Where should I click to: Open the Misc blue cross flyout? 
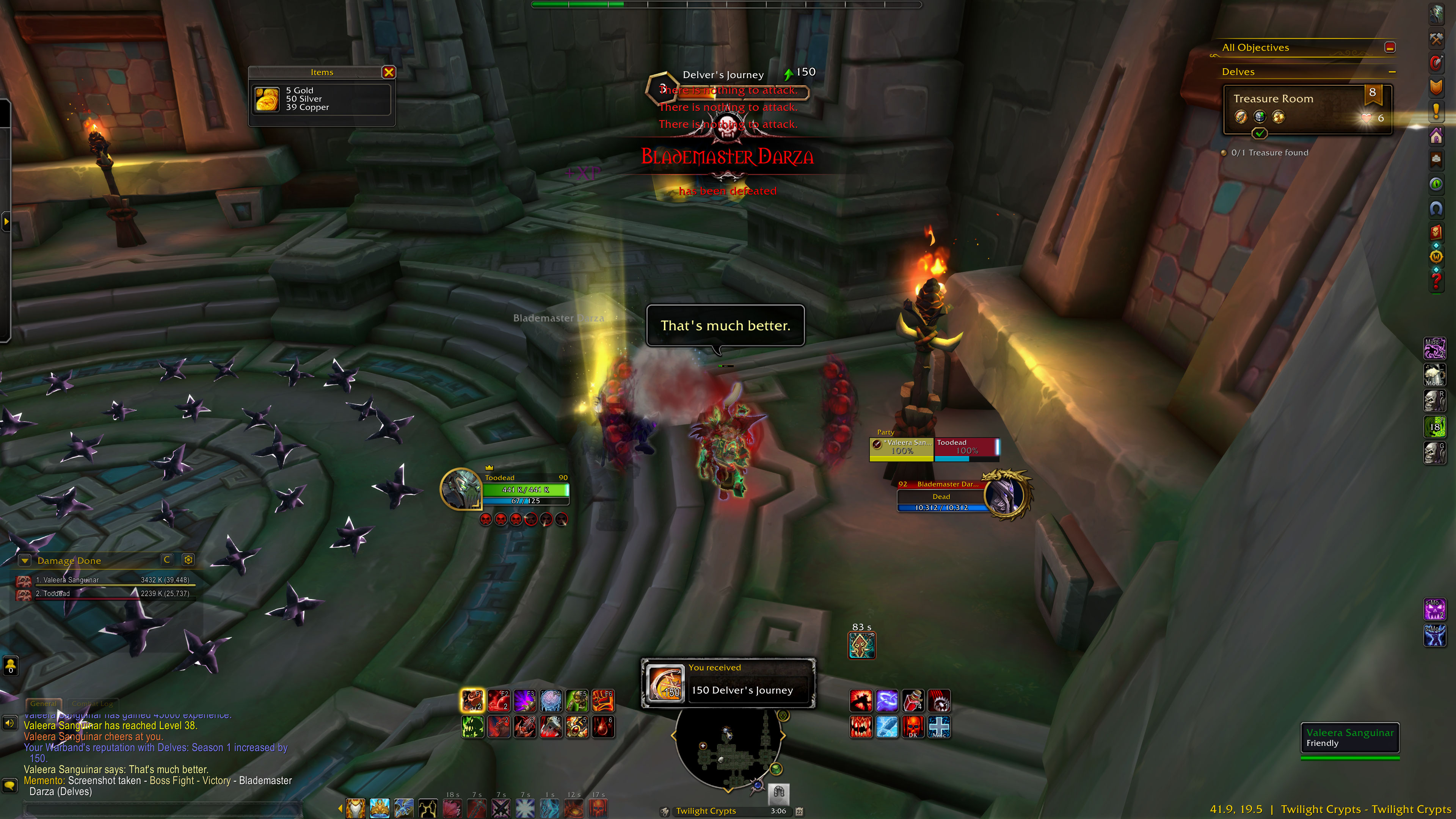(x=939, y=727)
